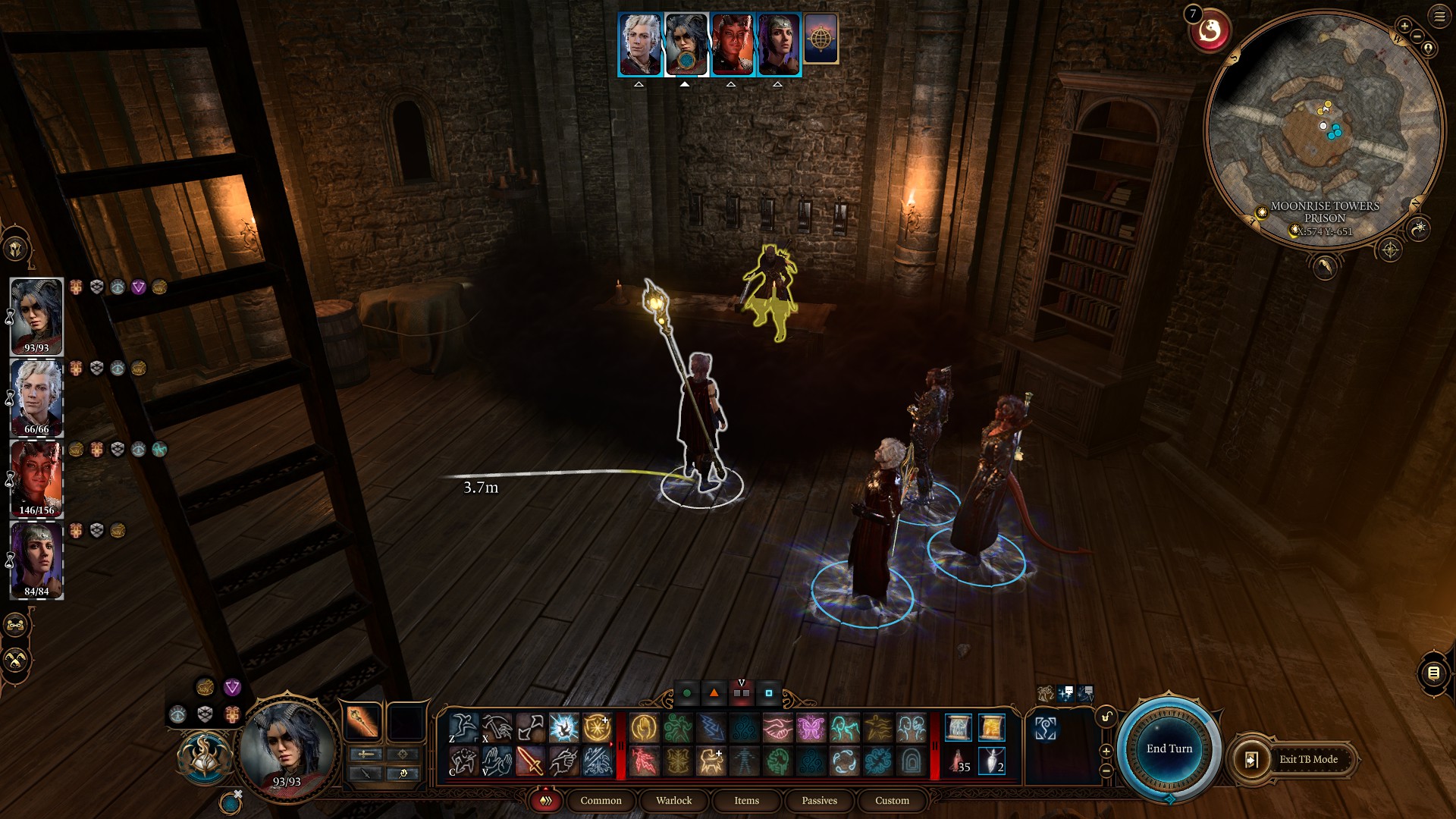Click the End Turn button
This screenshot has width=1456, height=819.
tap(1169, 748)
